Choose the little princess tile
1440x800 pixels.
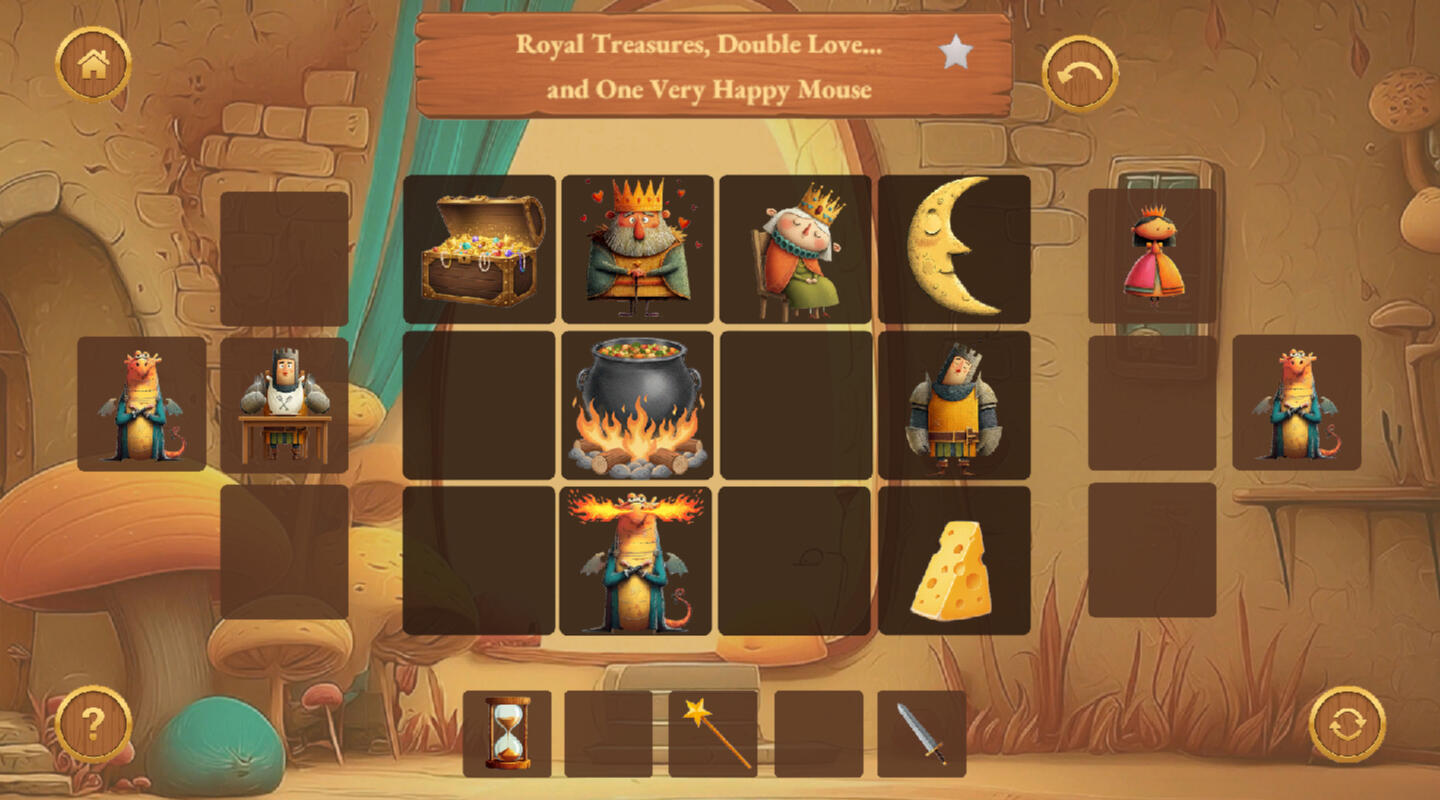[1152, 256]
